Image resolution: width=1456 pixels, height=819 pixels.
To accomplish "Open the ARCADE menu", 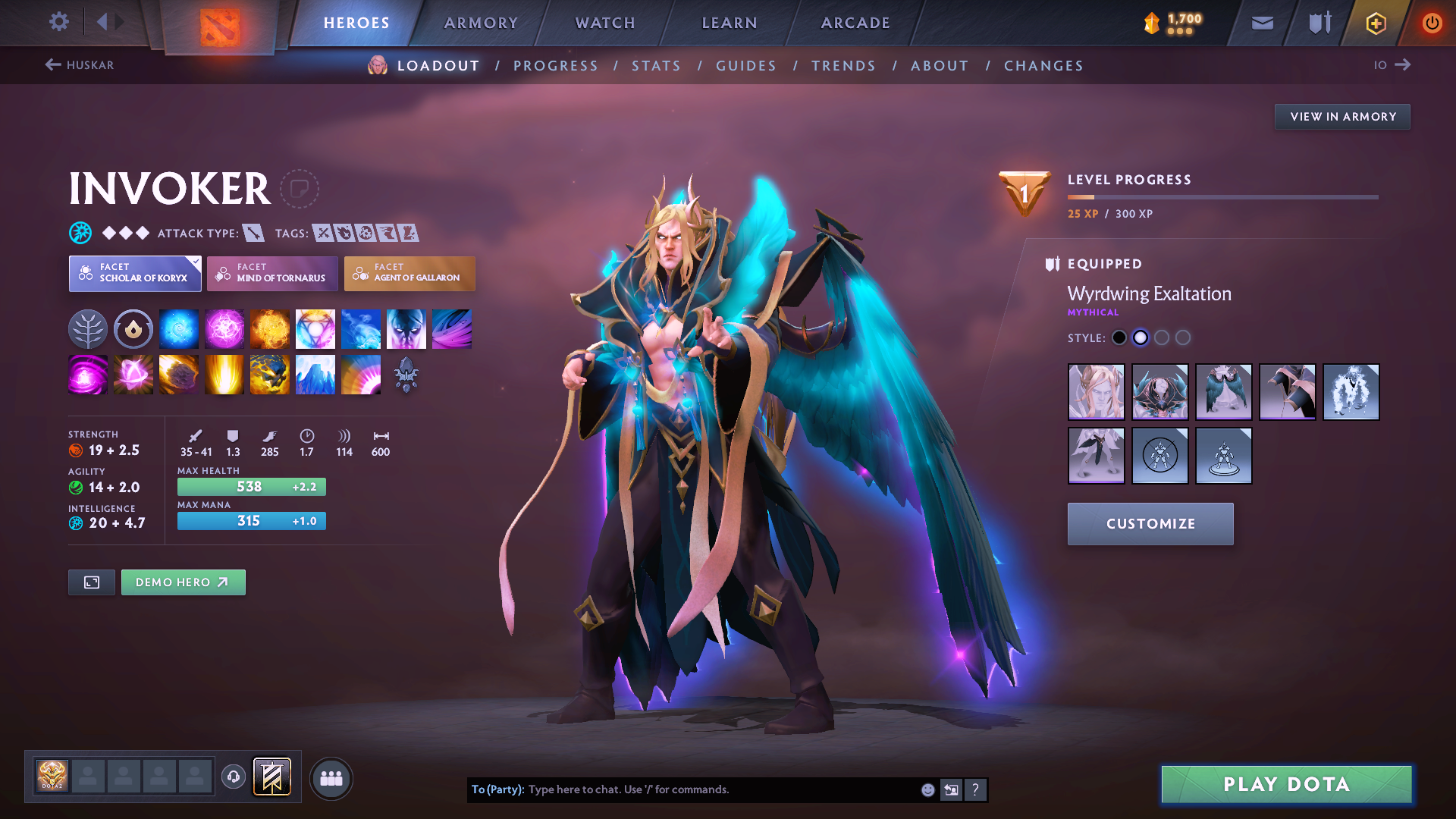I will coord(855,23).
